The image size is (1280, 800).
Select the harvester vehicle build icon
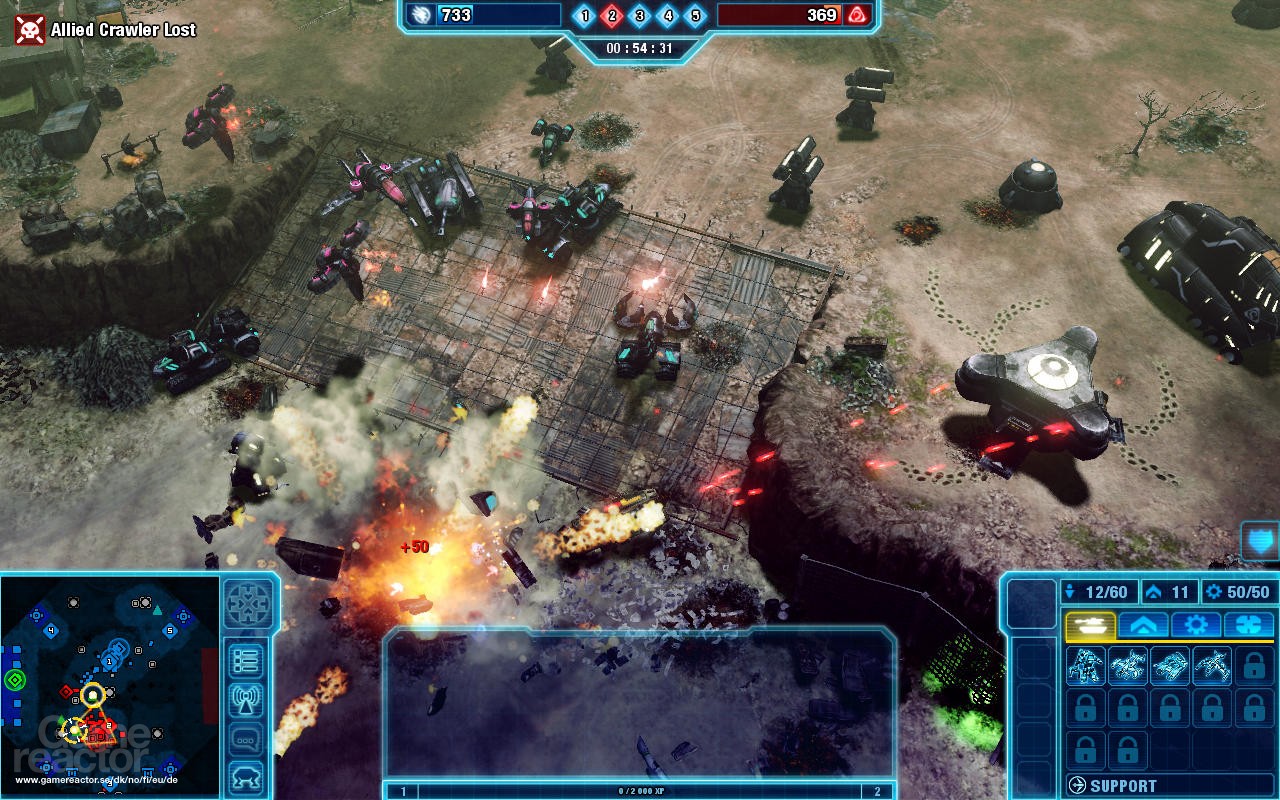[x=1168, y=665]
